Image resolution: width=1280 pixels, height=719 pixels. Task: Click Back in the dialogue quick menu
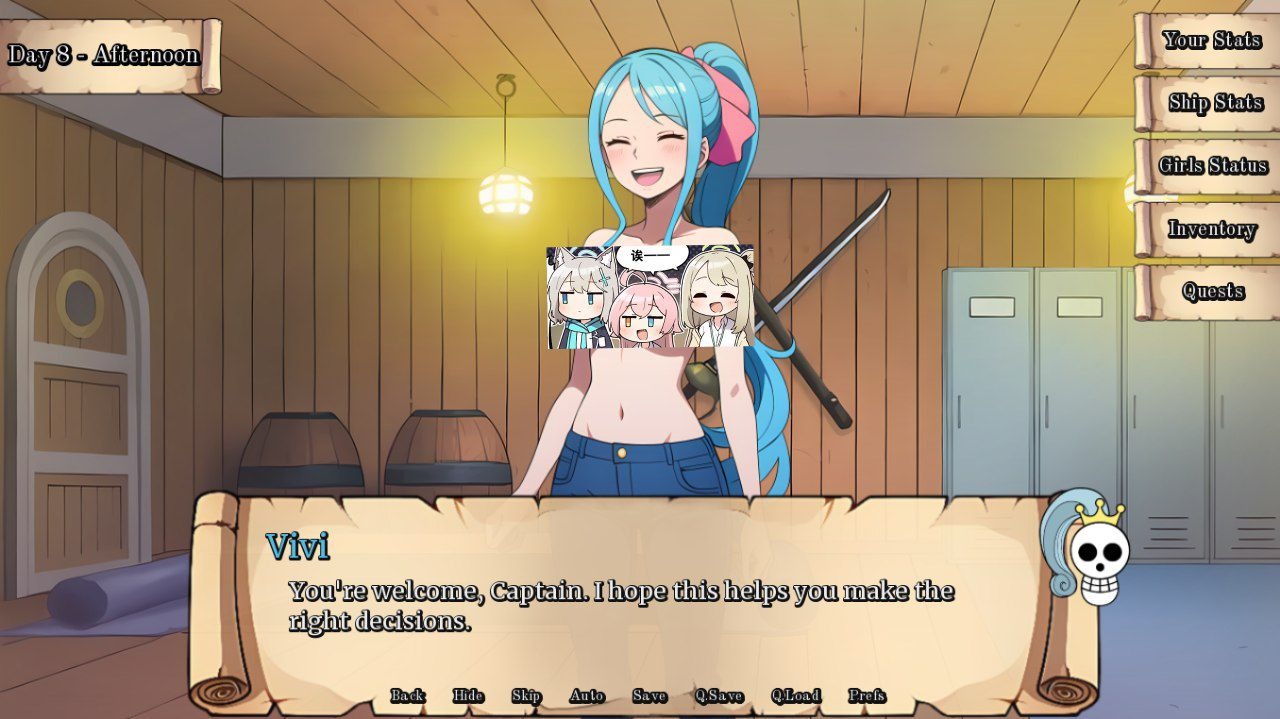407,696
